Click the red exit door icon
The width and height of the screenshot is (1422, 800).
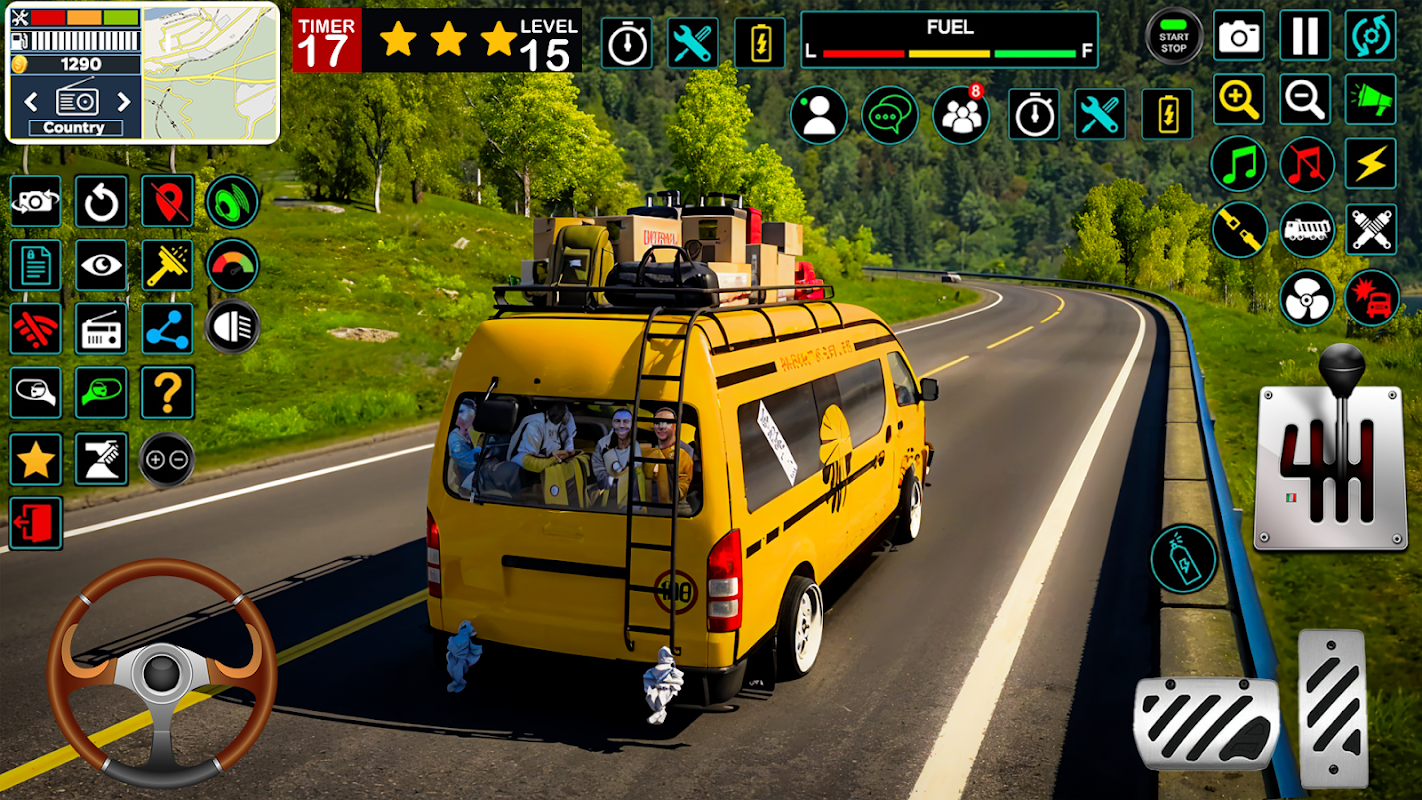36,523
